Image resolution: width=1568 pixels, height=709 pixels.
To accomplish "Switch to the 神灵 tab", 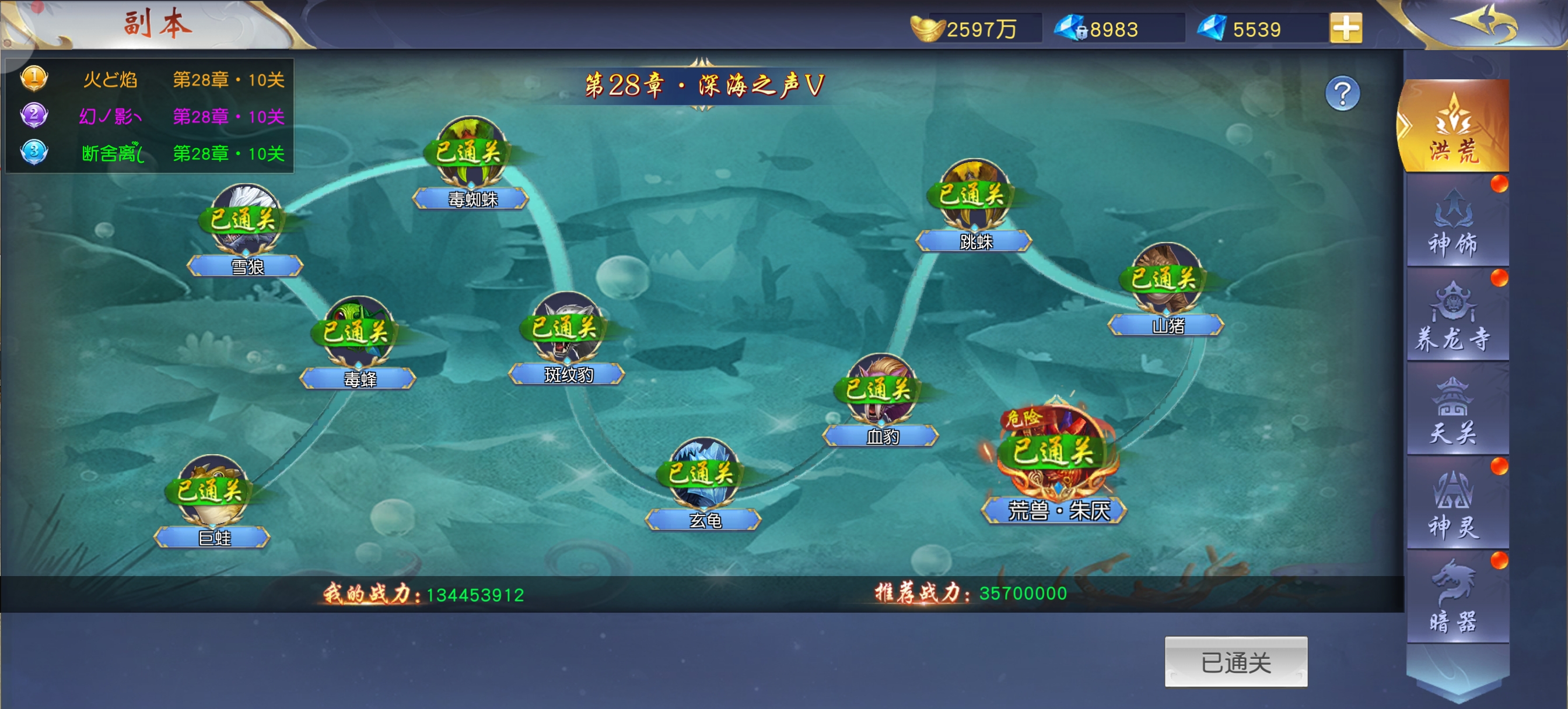I will pyautogui.click(x=1453, y=505).
